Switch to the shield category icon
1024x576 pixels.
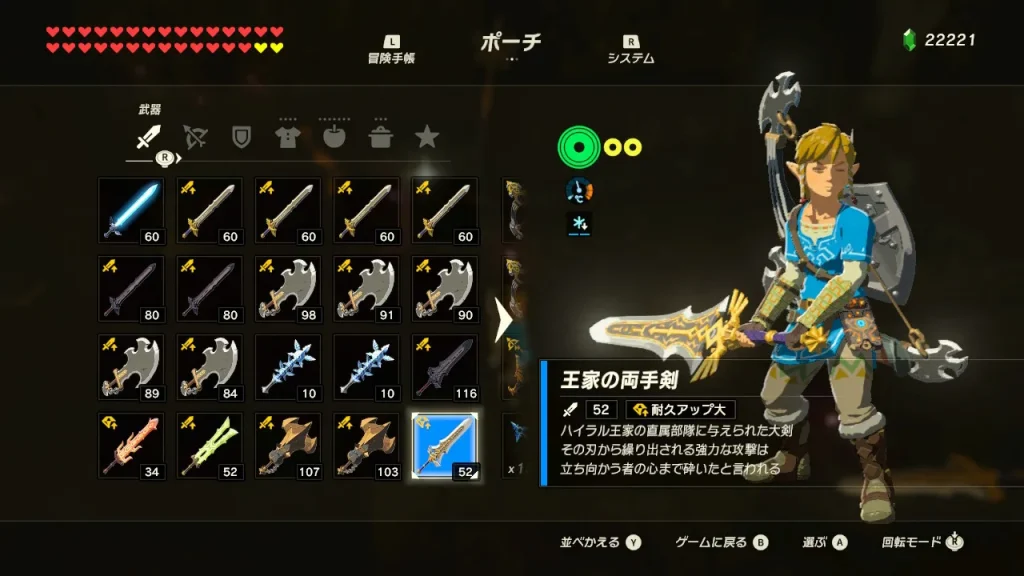(x=241, y=137)
